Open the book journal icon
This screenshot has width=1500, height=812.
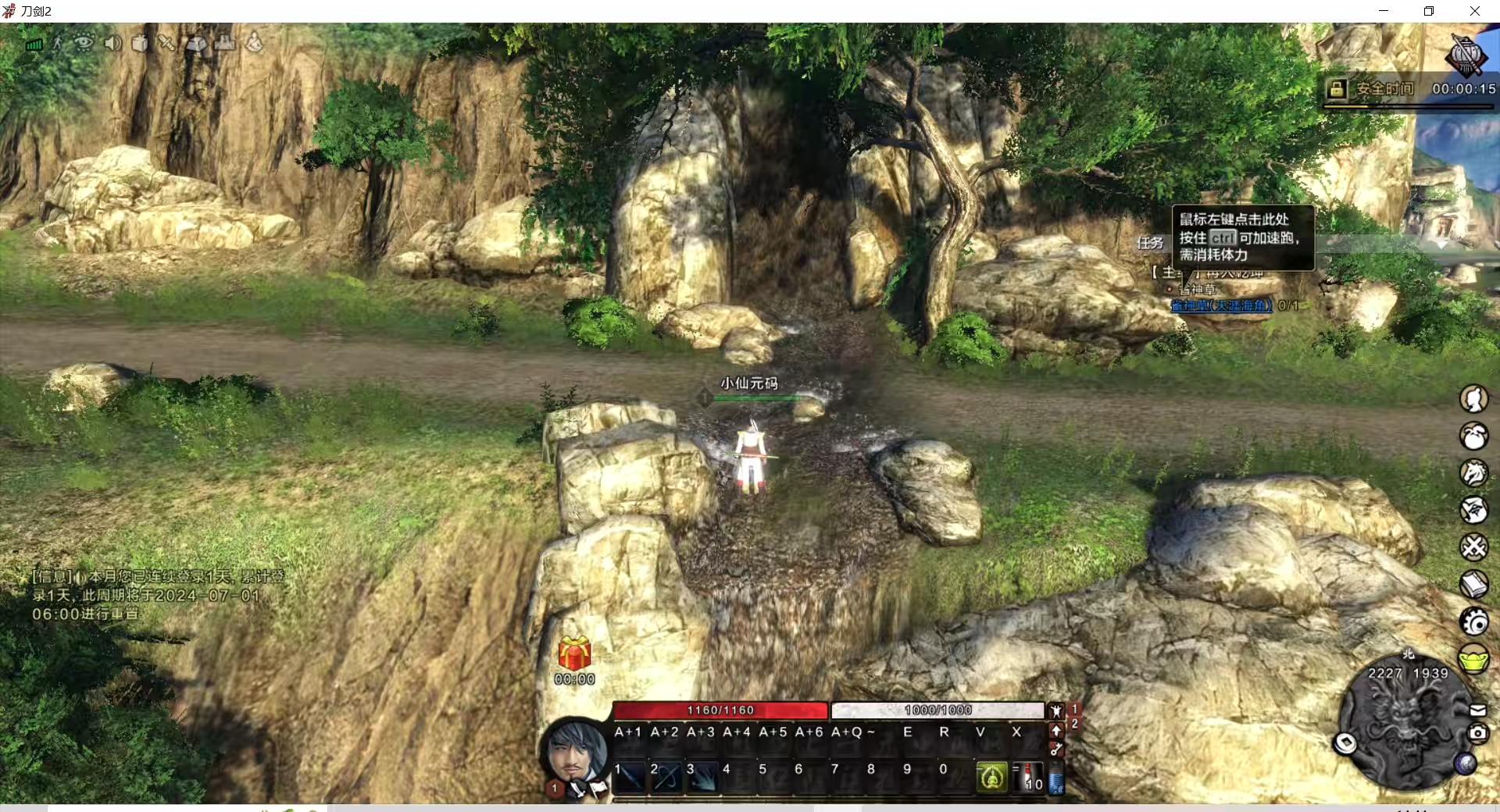pos(1473,584)
